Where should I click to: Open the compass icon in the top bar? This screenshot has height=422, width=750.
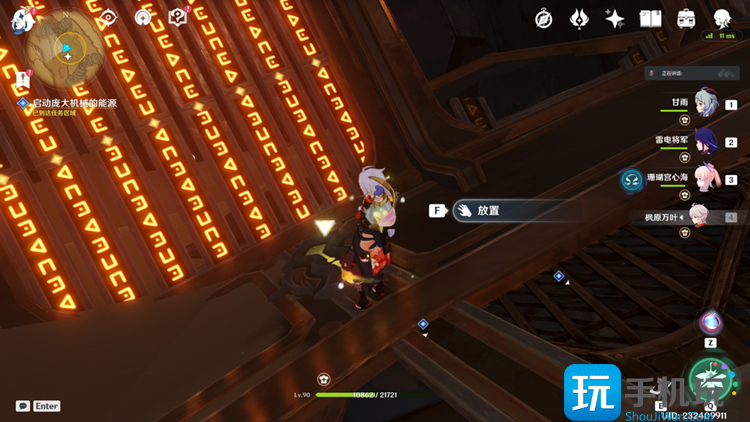544,19
